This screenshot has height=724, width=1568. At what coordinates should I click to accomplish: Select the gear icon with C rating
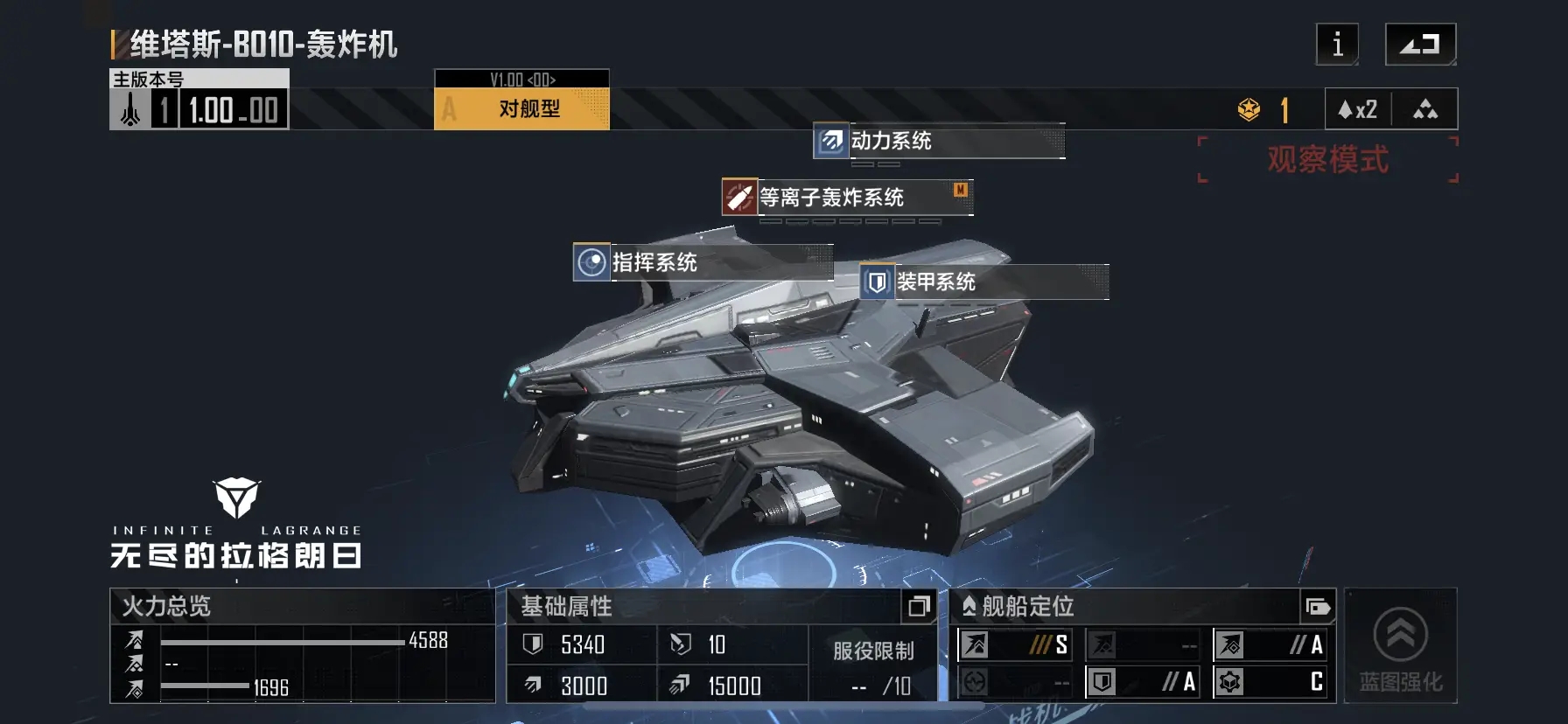tap(1231, 680)
